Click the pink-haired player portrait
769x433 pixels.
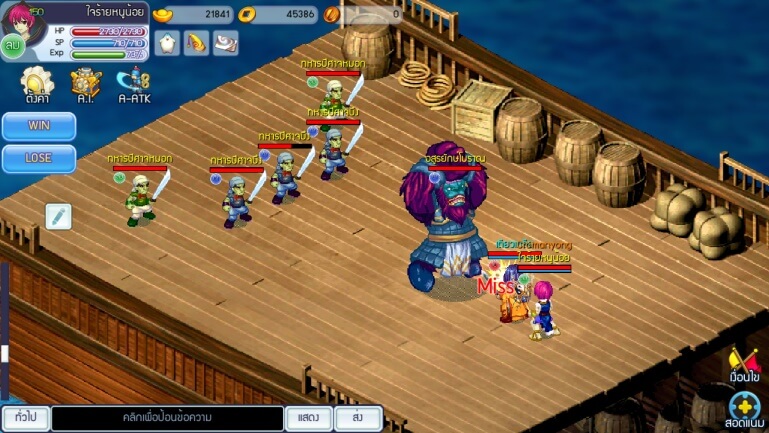click(x=21, y=18)
